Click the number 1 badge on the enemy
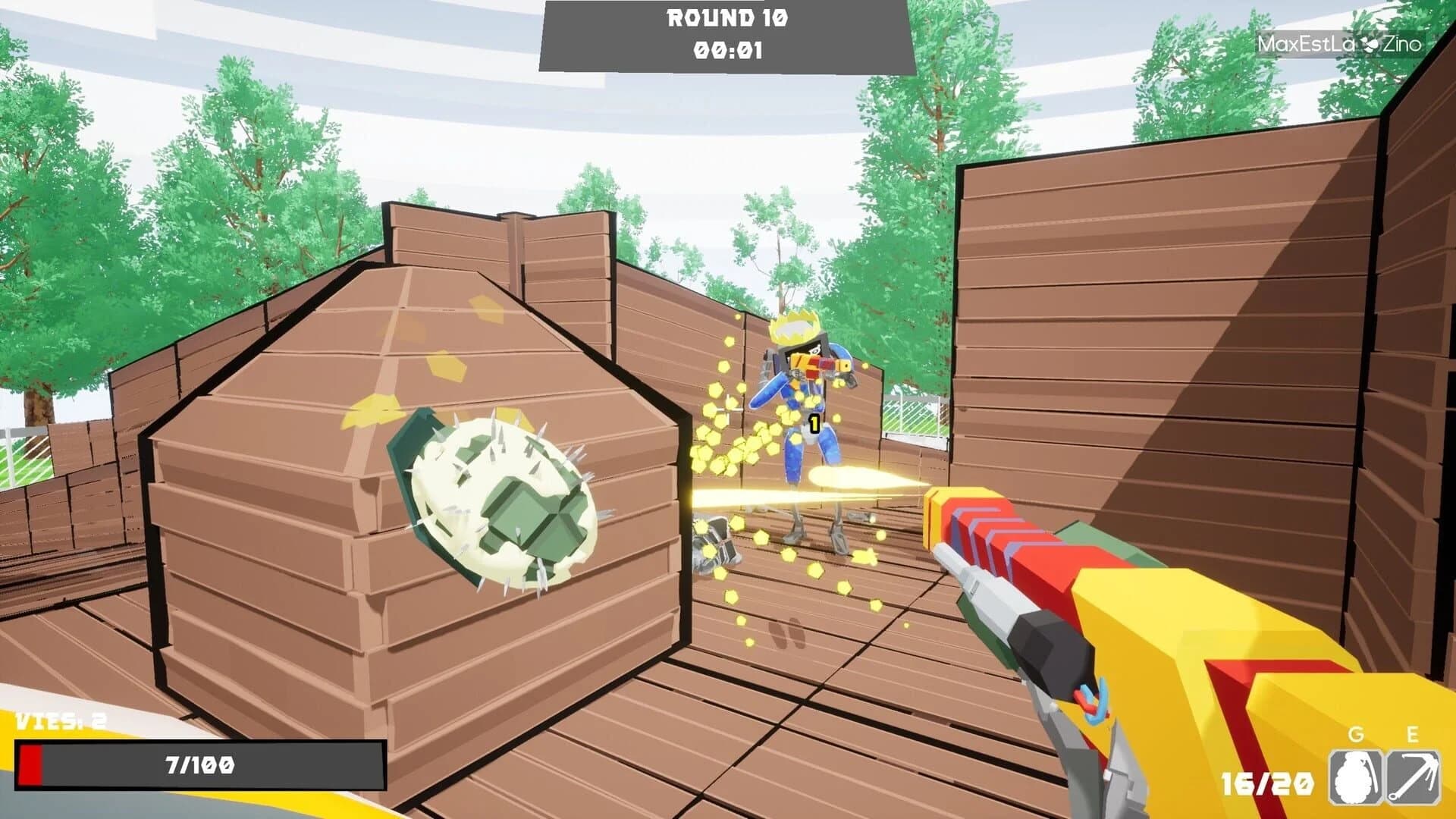Viewport: 1456px width, 819px height. 814,425
